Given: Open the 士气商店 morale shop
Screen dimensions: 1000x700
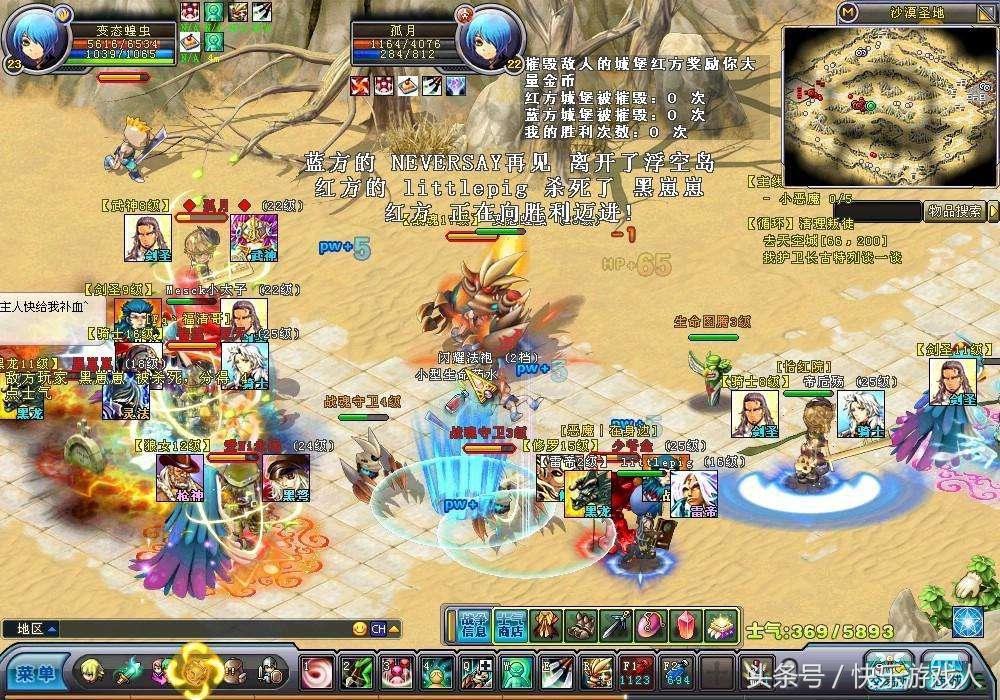Looking at the screenshot, I should (510, 626).
